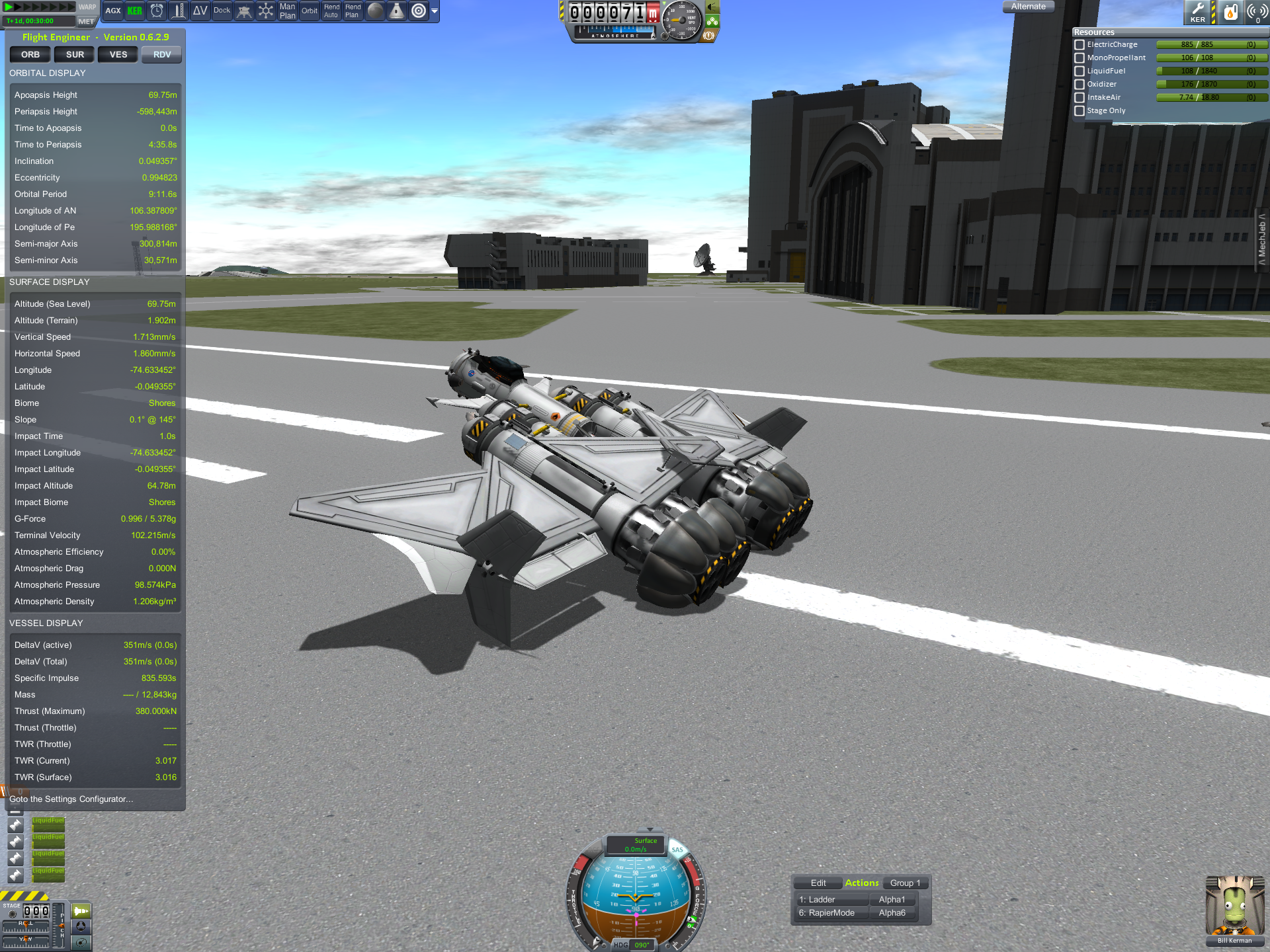This screenshot has width=1270, height=952.
Task: Check the Stage Only option
Action: 1079,111
